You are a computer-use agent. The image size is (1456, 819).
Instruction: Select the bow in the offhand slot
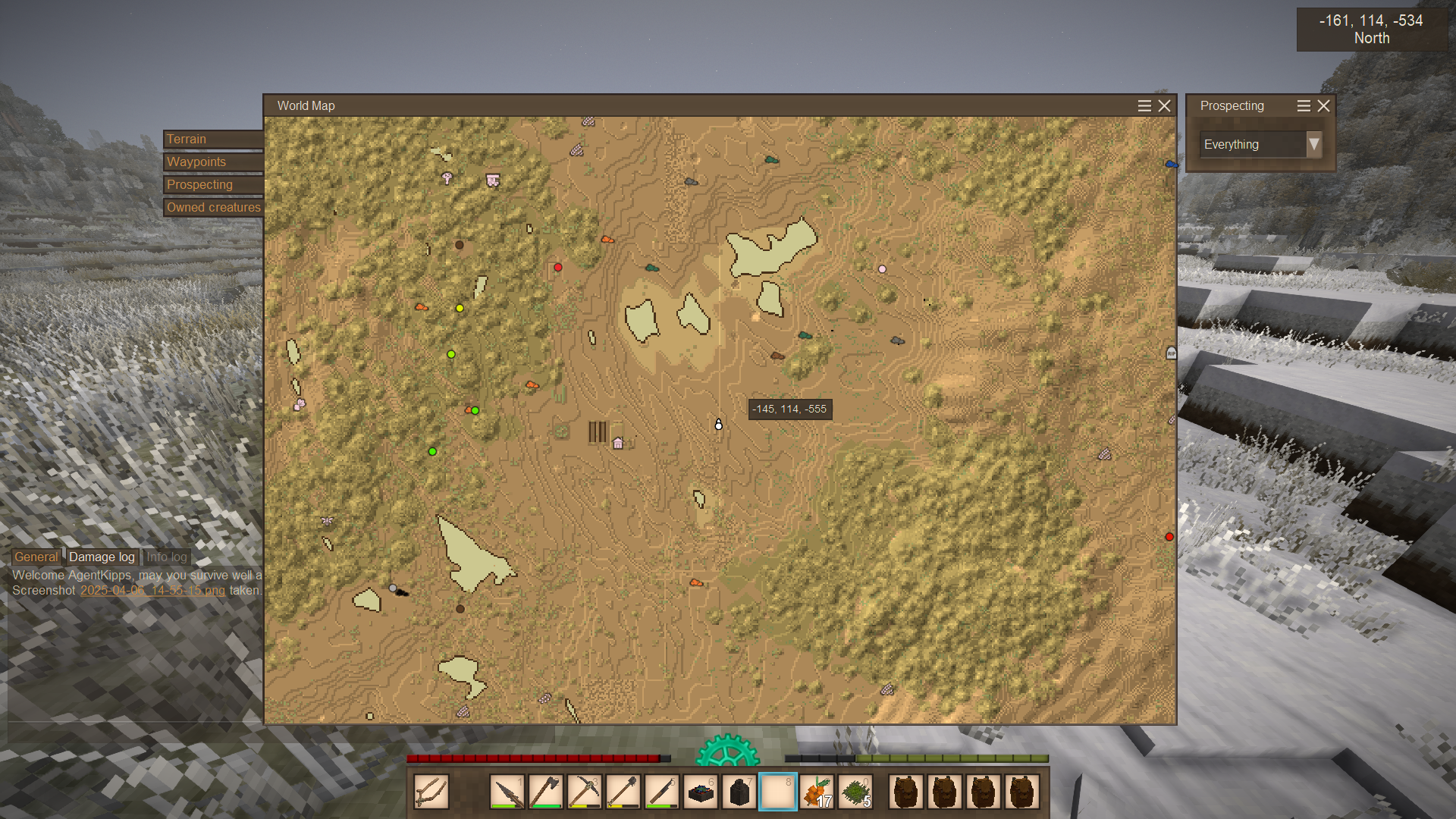pyautogui.click(x=431, y=792)
